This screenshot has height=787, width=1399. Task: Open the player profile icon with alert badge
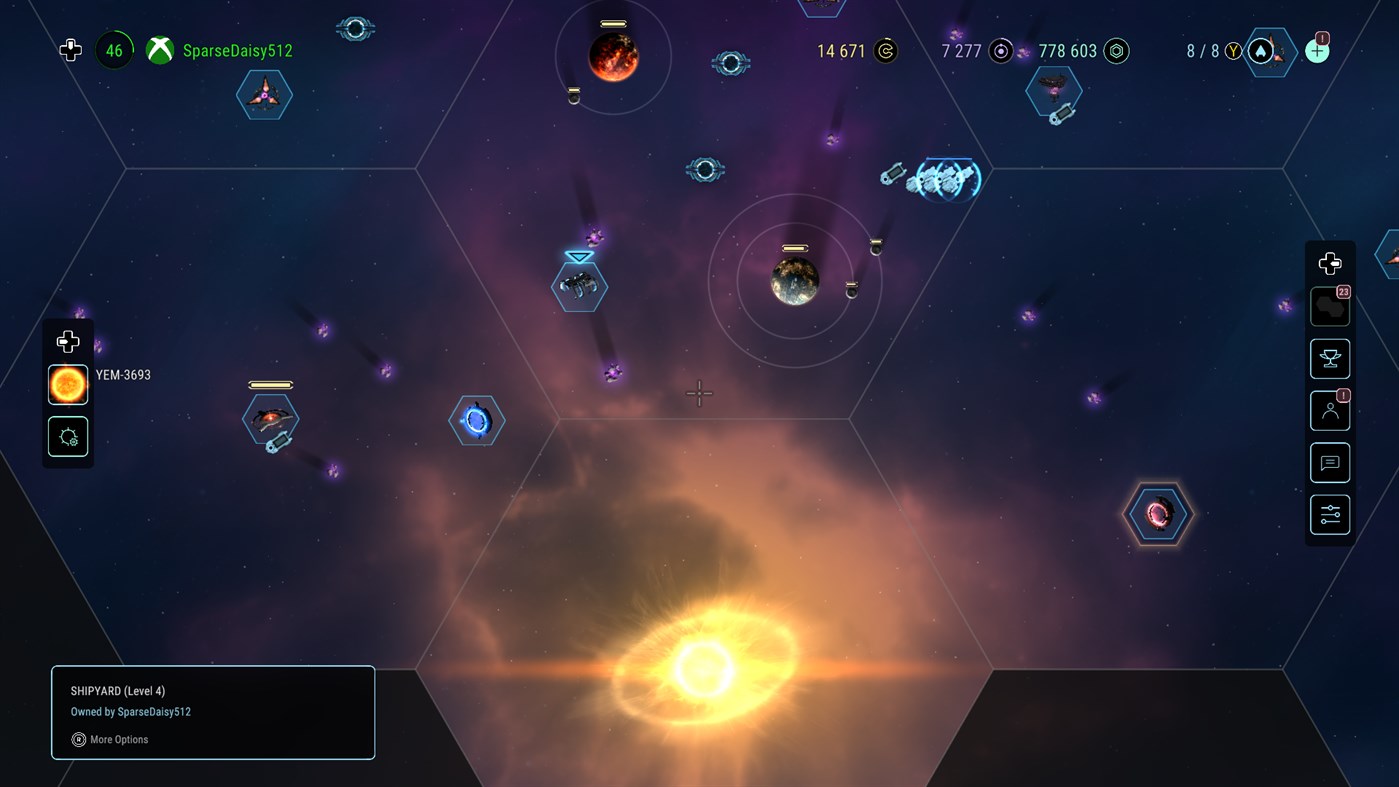coord(1329,410)
